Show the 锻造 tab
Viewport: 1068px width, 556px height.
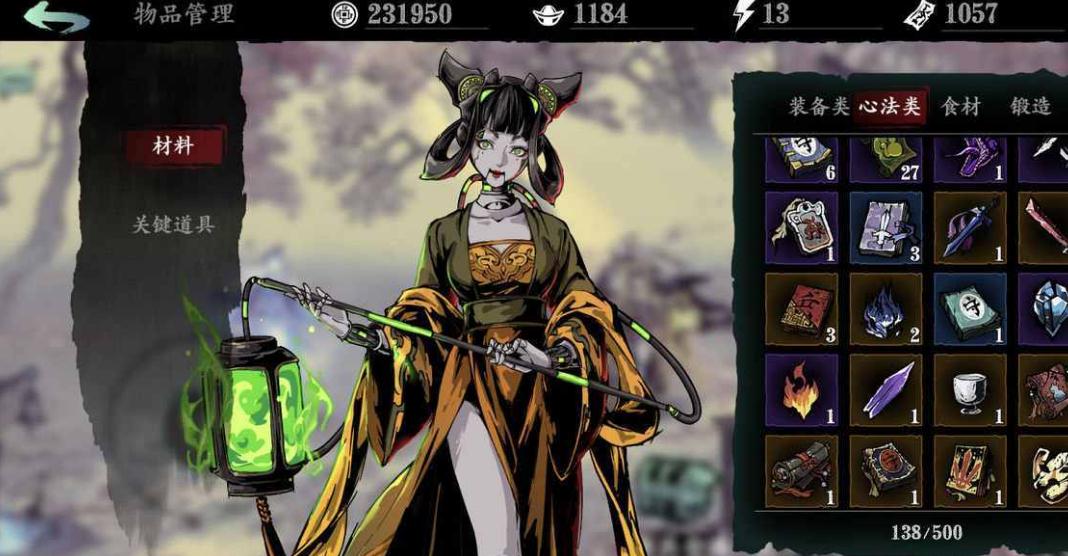[x=1030, y=107]
